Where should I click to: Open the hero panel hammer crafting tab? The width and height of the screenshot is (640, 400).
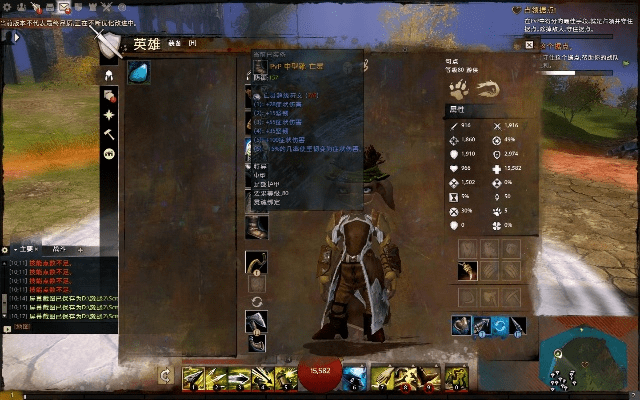[109, 134]
